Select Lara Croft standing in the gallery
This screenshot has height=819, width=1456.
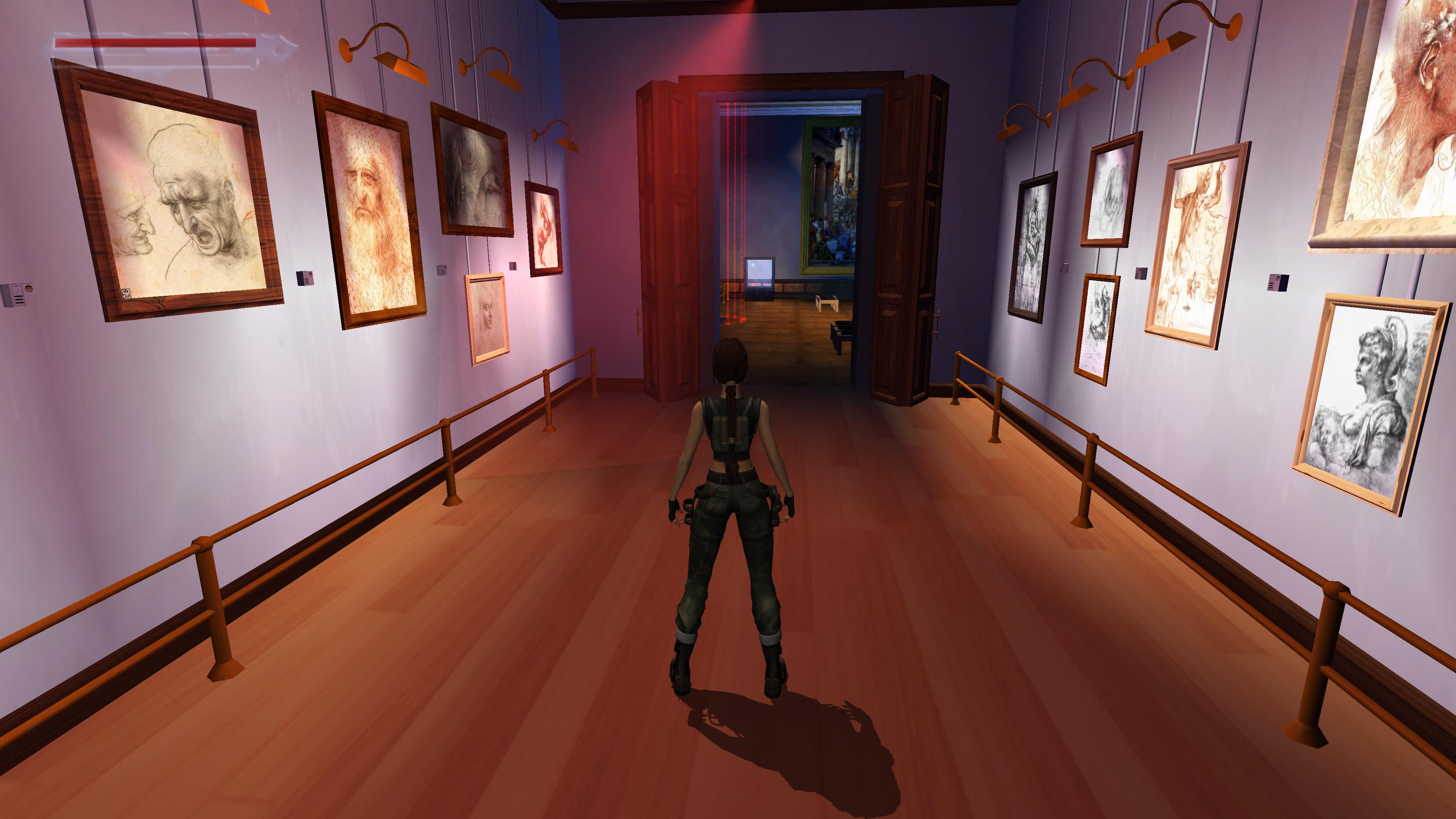pyautogui.click(x=729, y=509)
